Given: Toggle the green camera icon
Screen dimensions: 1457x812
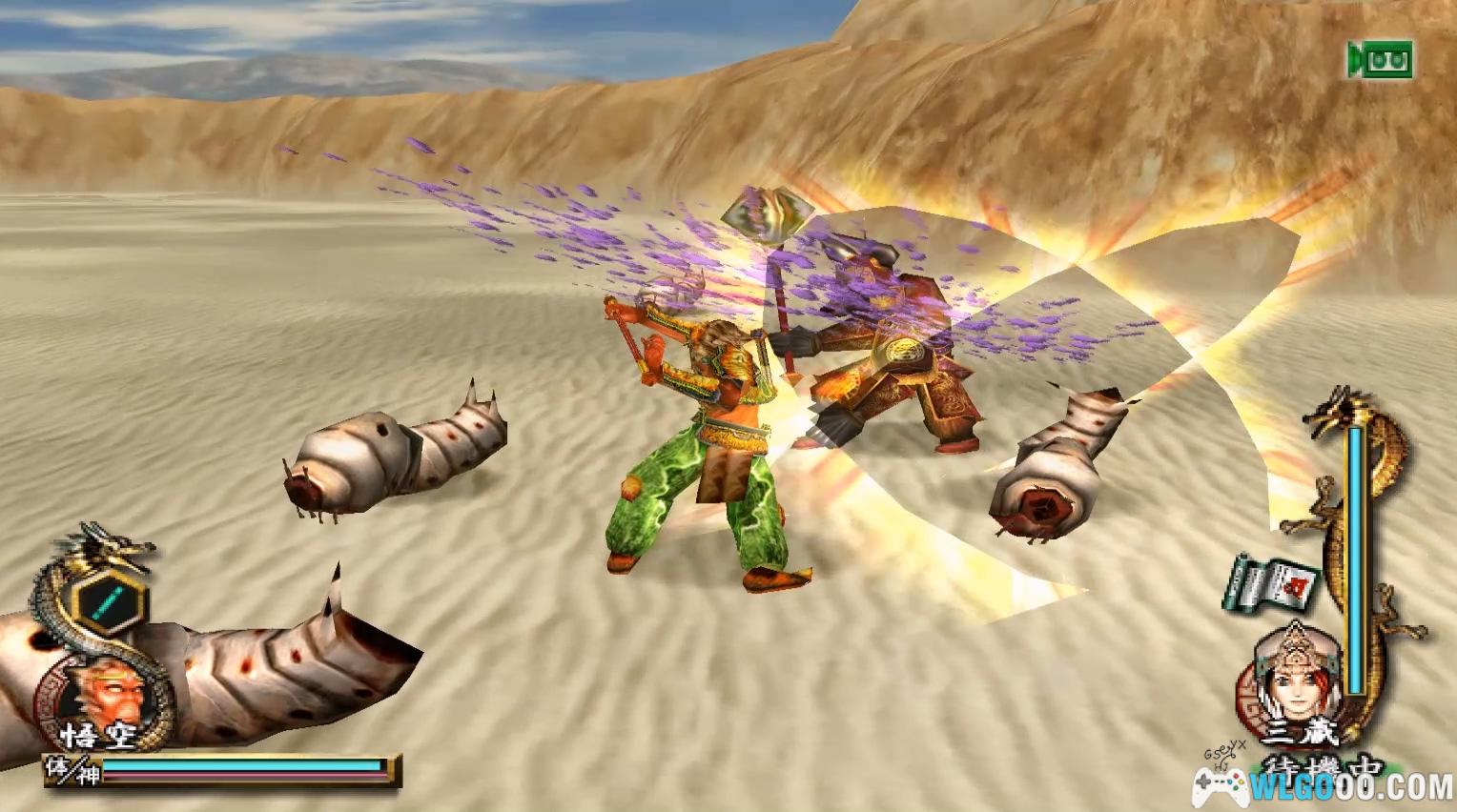Looking at the screenshot, I should coord(1380,60).
